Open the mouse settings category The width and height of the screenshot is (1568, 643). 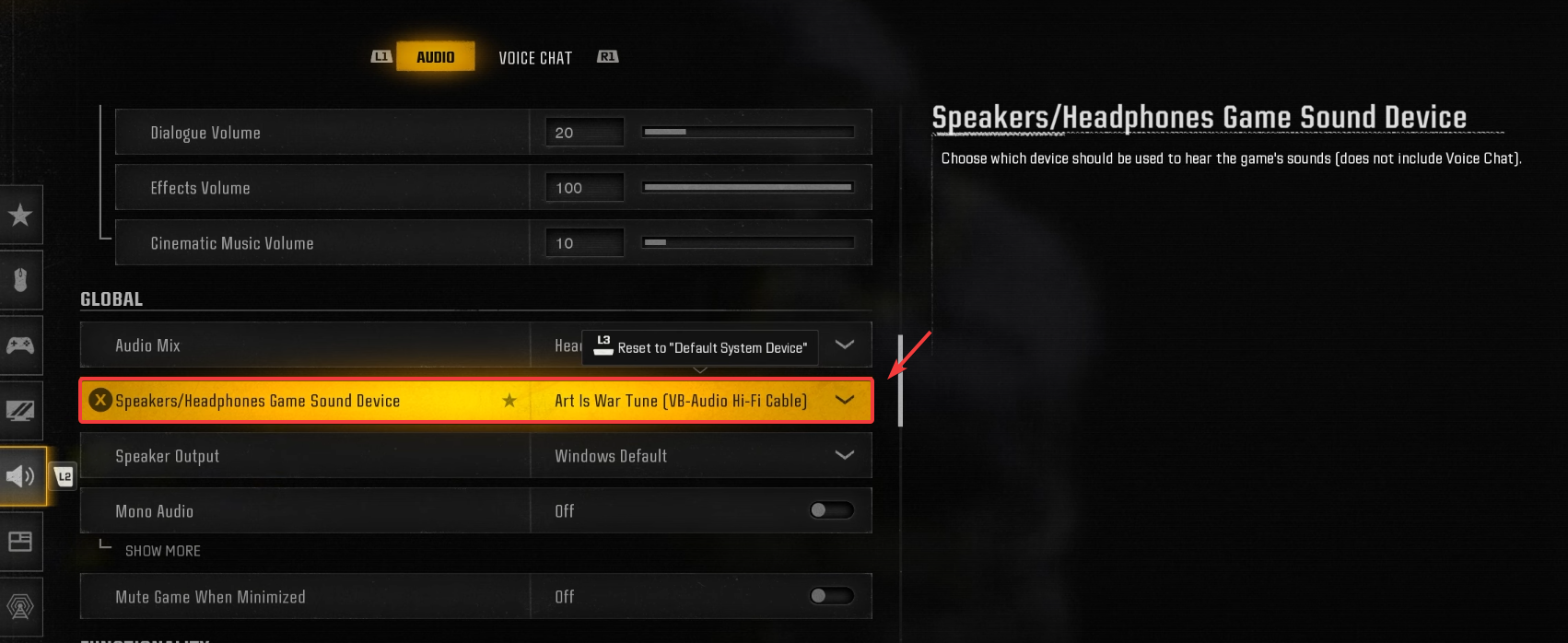pos(20,280)
